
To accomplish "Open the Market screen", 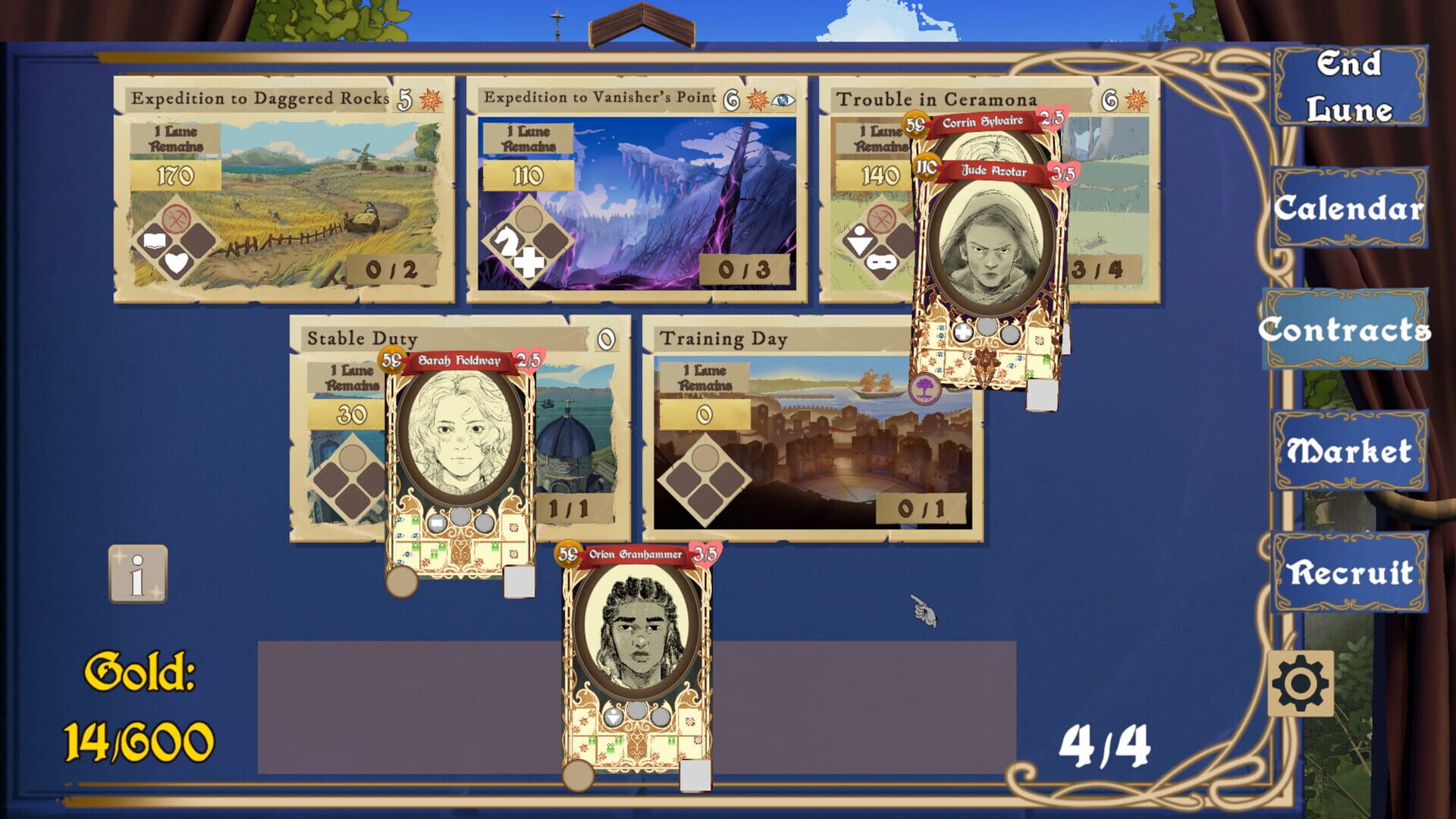I will coord(1349,450).
